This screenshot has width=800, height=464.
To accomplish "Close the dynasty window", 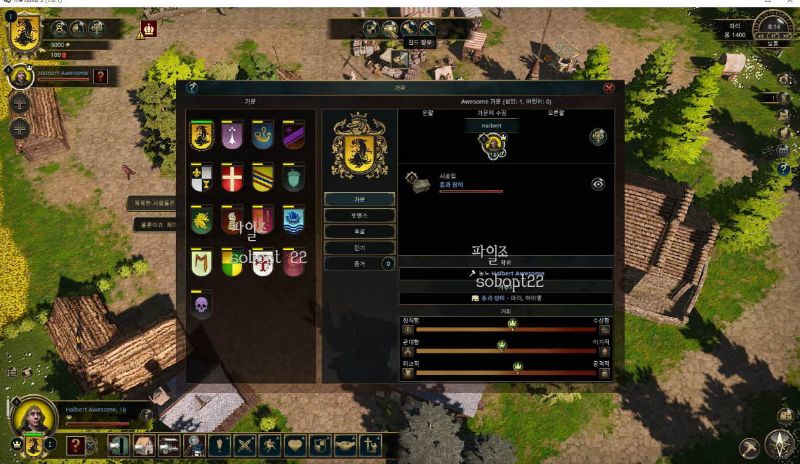I will click(609, 88).
